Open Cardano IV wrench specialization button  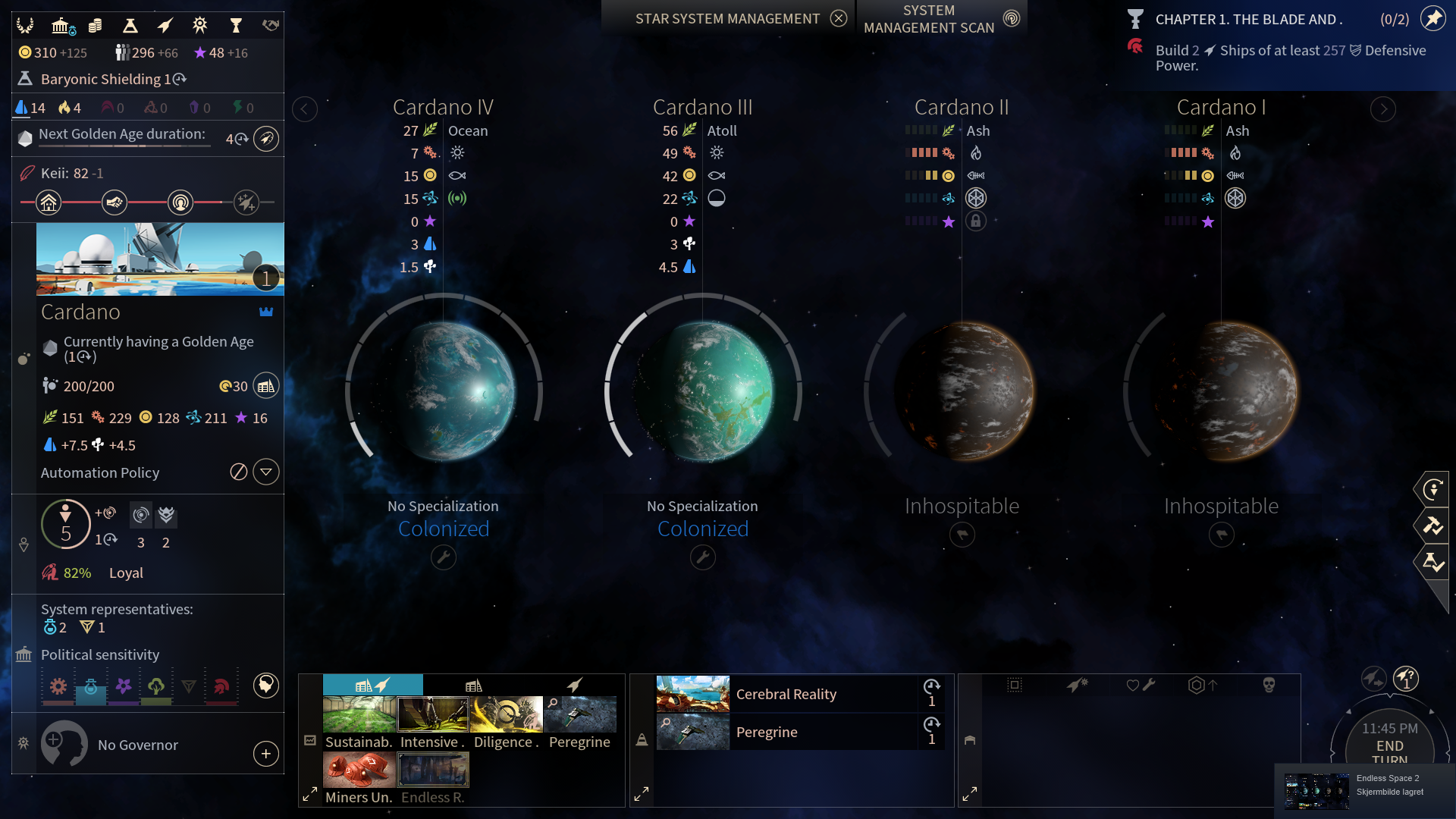(444, 558)
